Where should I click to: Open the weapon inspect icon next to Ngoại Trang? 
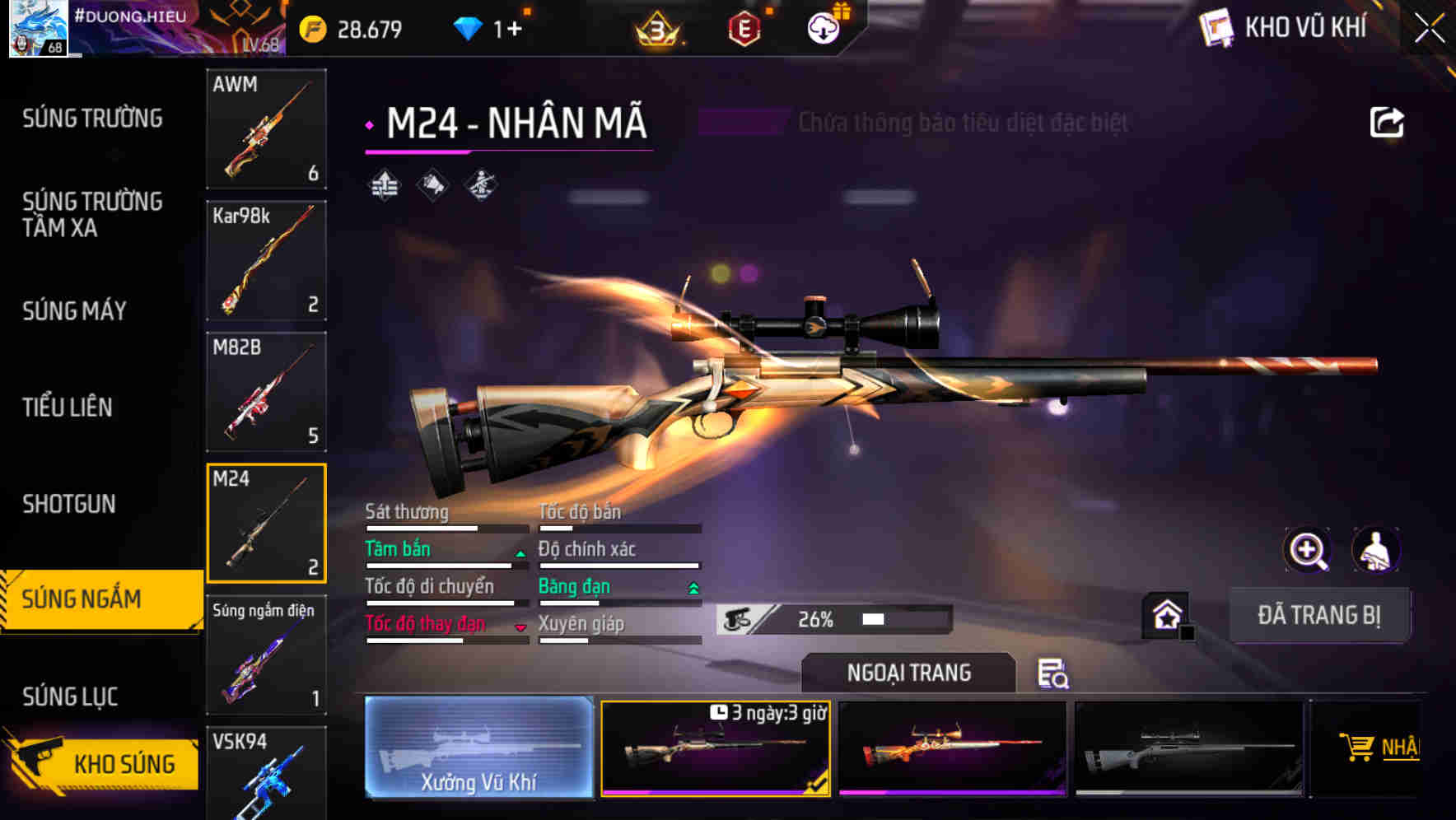coord(1054,674)
